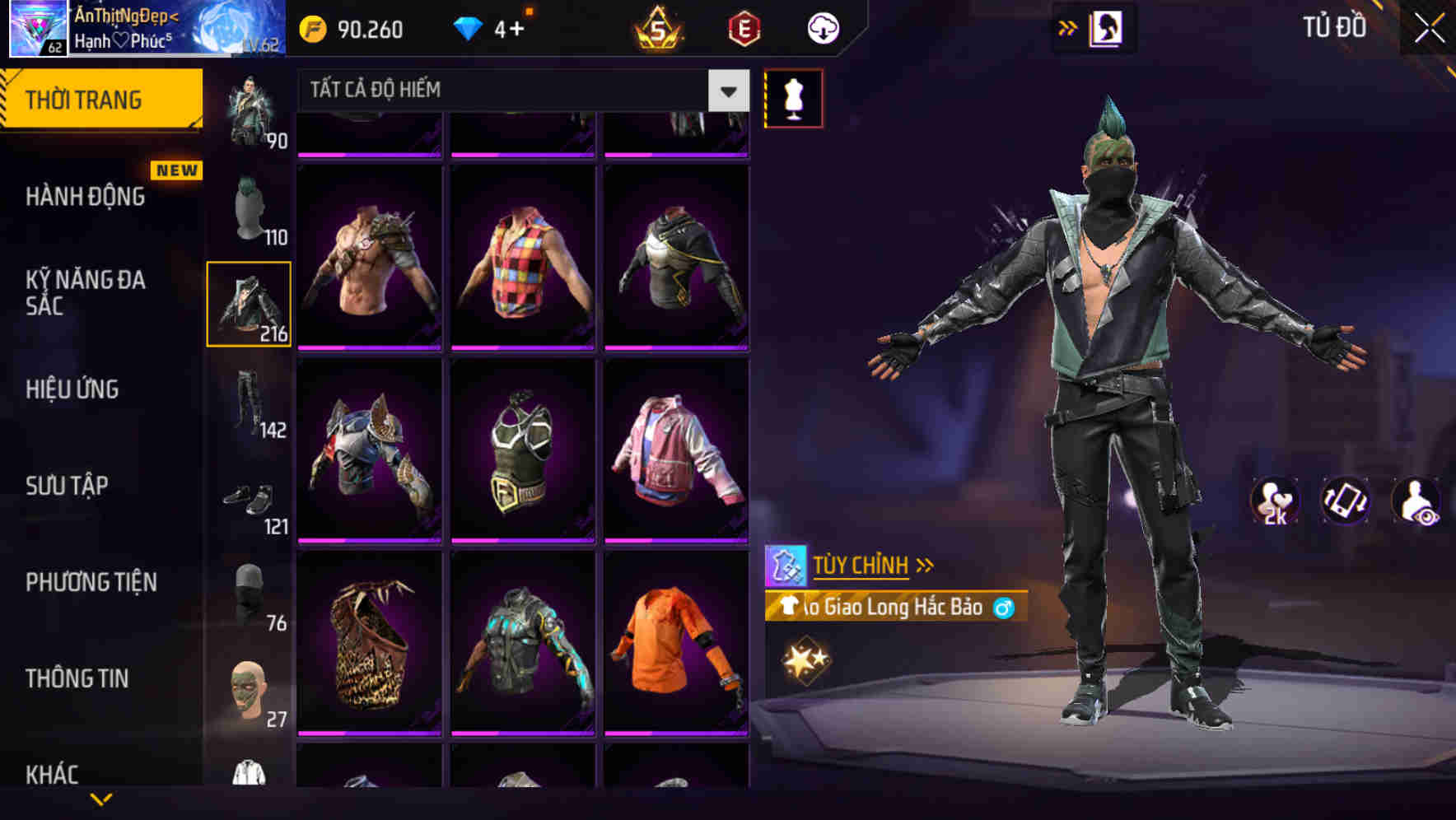The width and height of the screenshot is (1456, 820).
Task: Open the mannequin preview icon beside rarity filter
Action: pyautogui.click(x=793, y=96)
